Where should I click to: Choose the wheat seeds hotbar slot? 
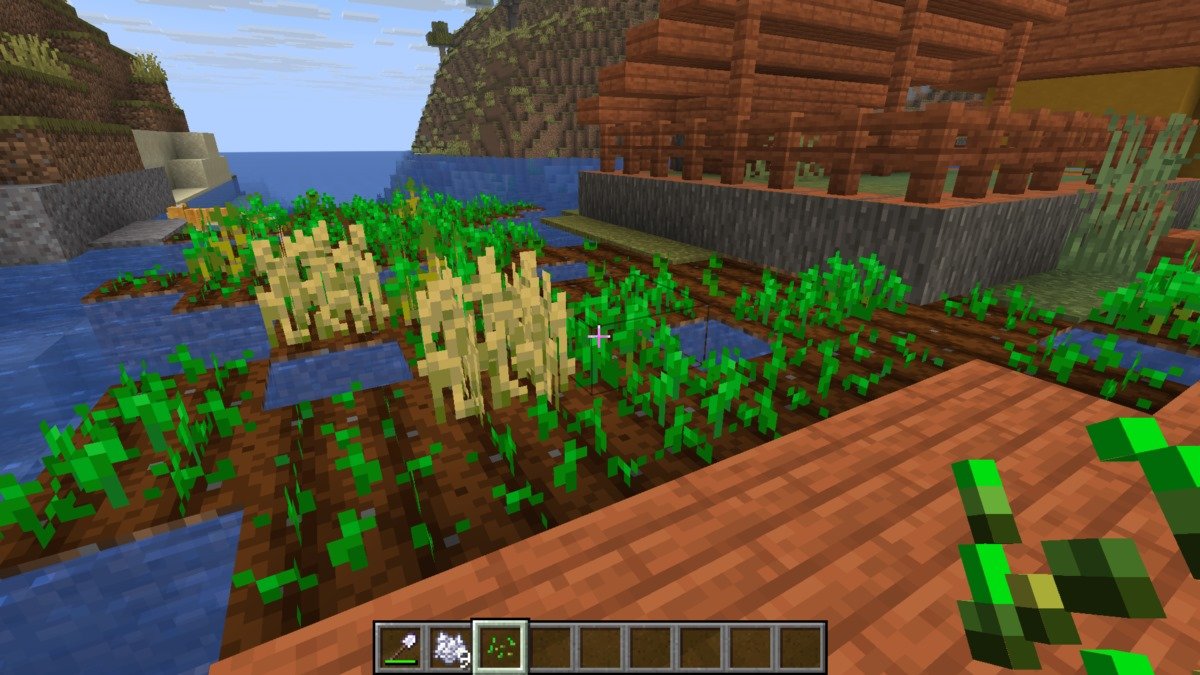tap(500, 647)
